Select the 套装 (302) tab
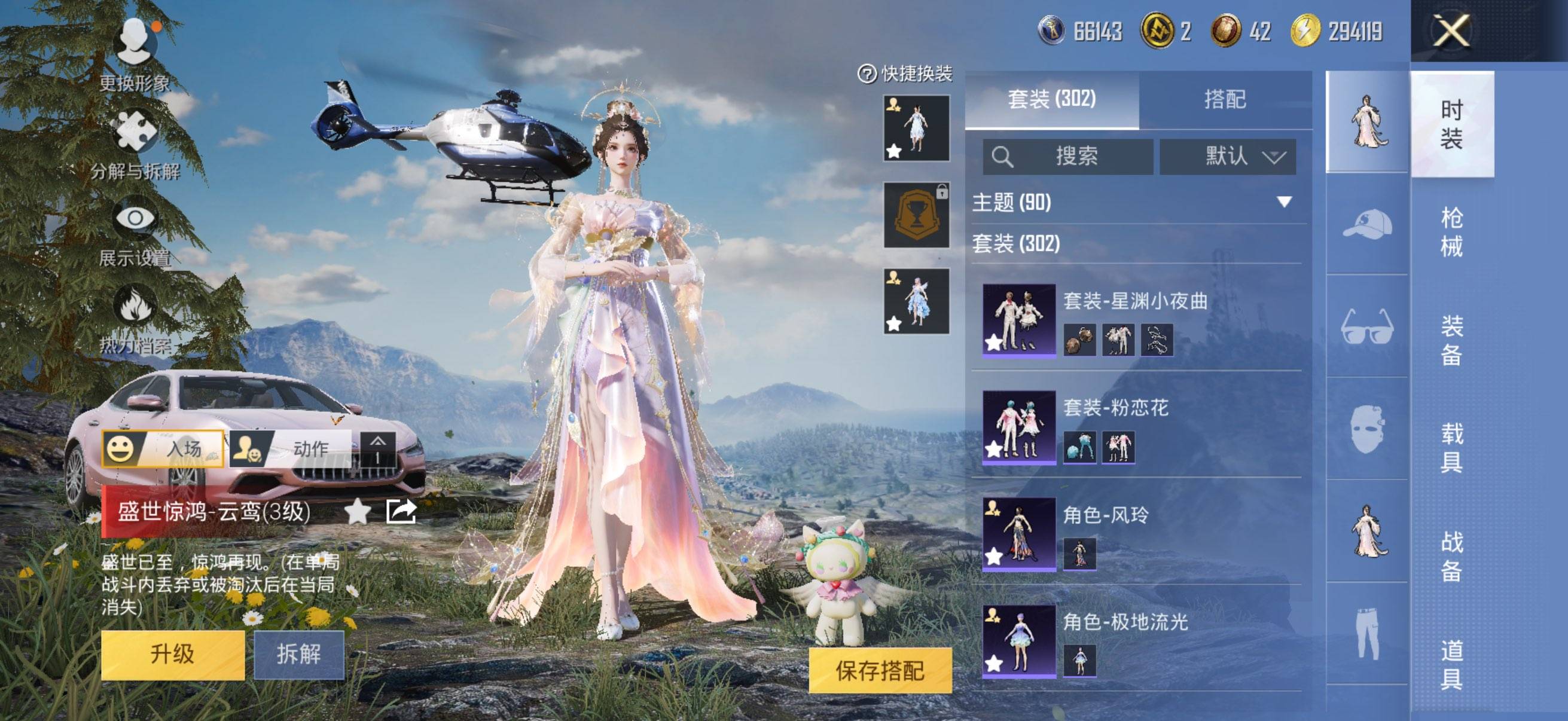1568x721 pixels. click(x=1052, y=100)
